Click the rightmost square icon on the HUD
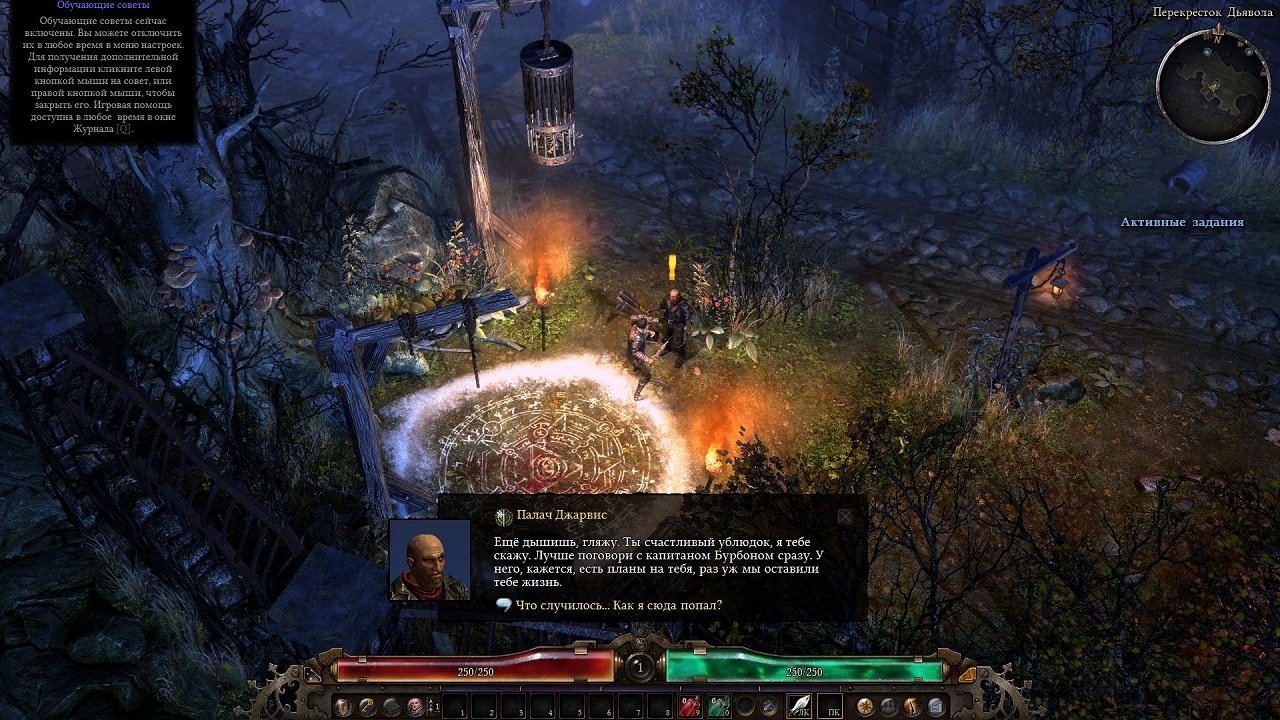This screenshot has height=720, width=1280. tap(936, 705)
